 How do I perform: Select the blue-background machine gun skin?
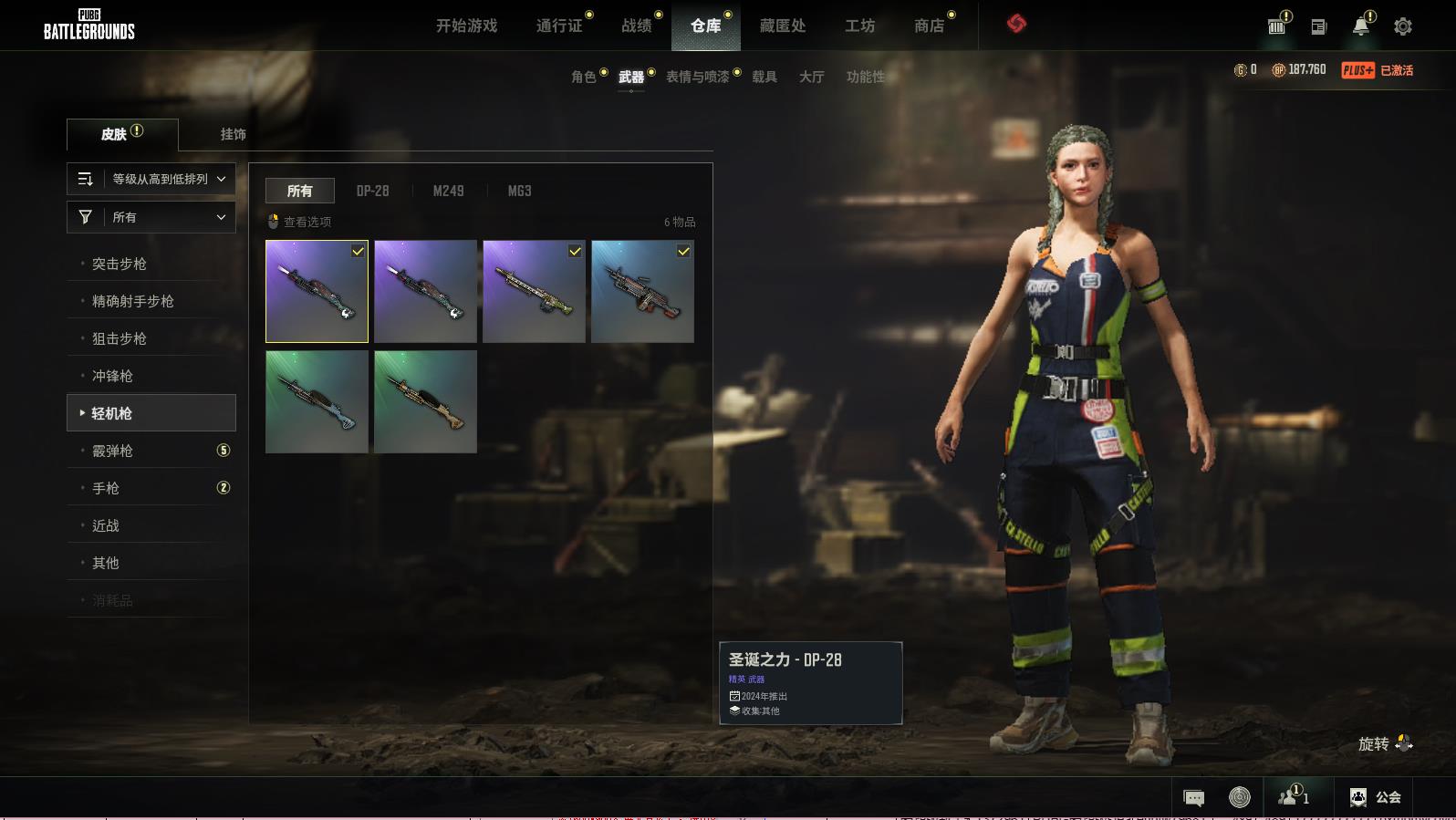click(642, 291)
